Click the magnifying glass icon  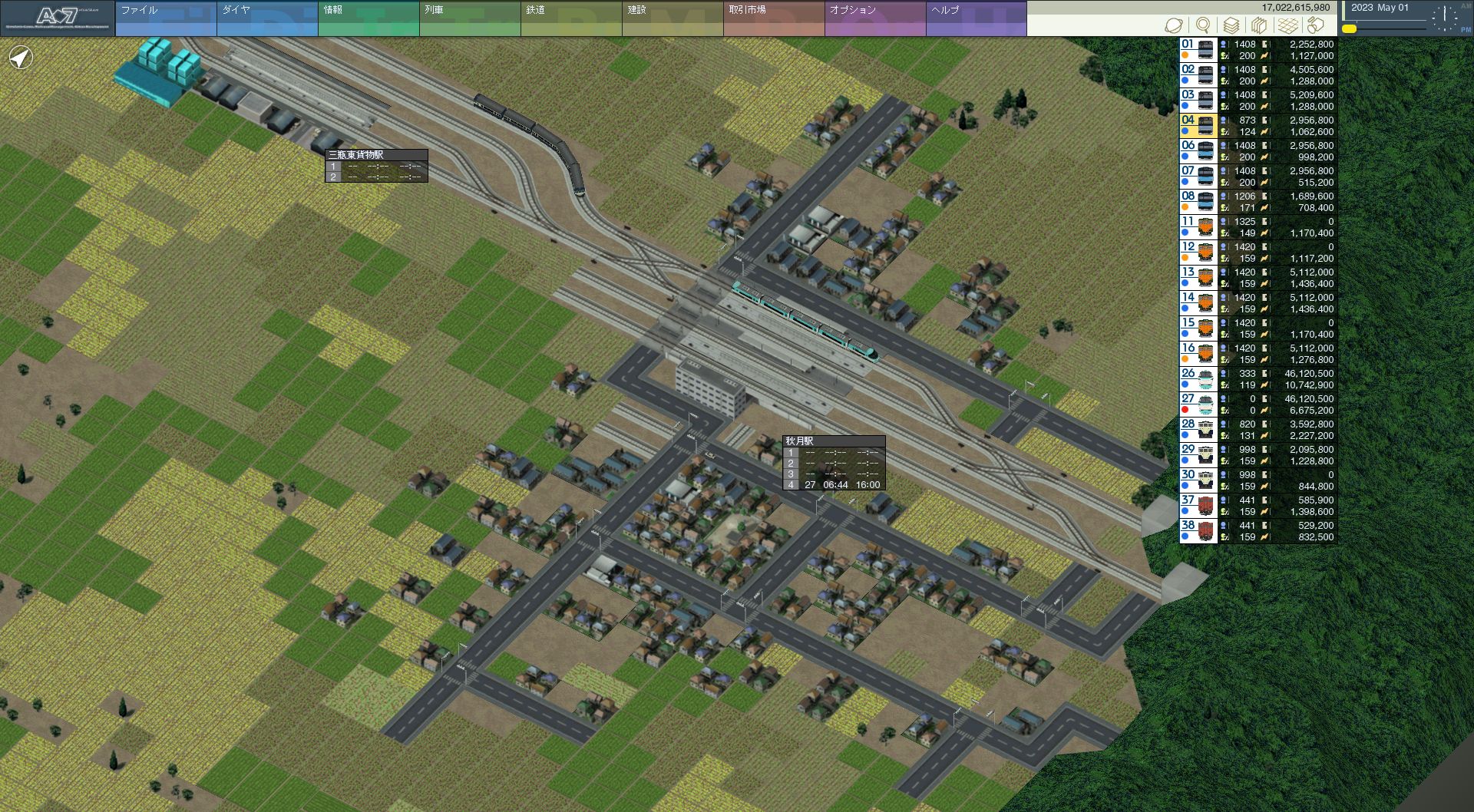[1203, 25]
